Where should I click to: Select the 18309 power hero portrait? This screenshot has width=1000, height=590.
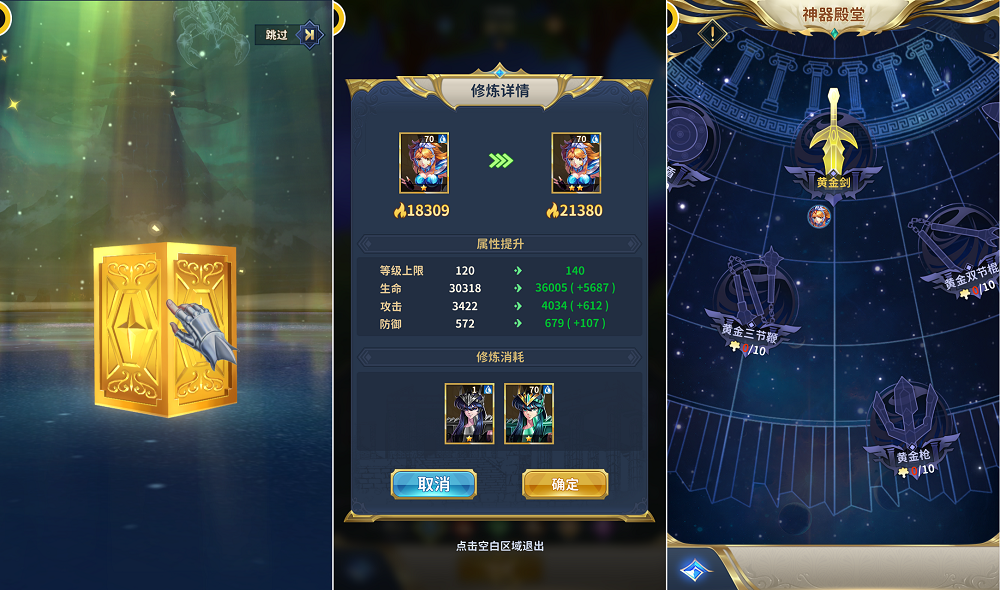coord(424,163)
